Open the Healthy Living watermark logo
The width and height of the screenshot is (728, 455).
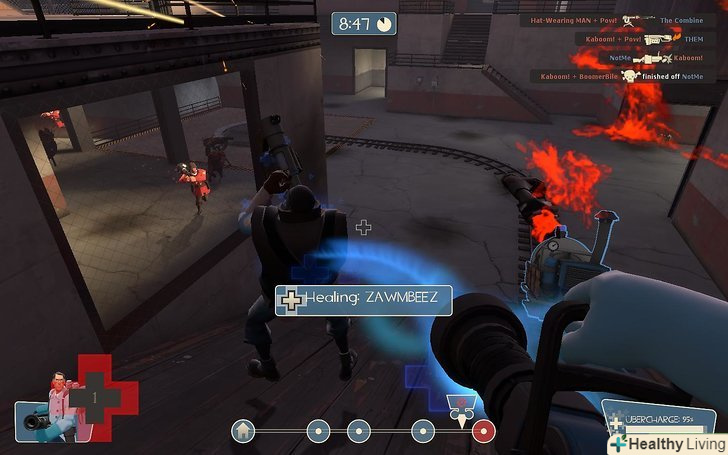(667, 443)
